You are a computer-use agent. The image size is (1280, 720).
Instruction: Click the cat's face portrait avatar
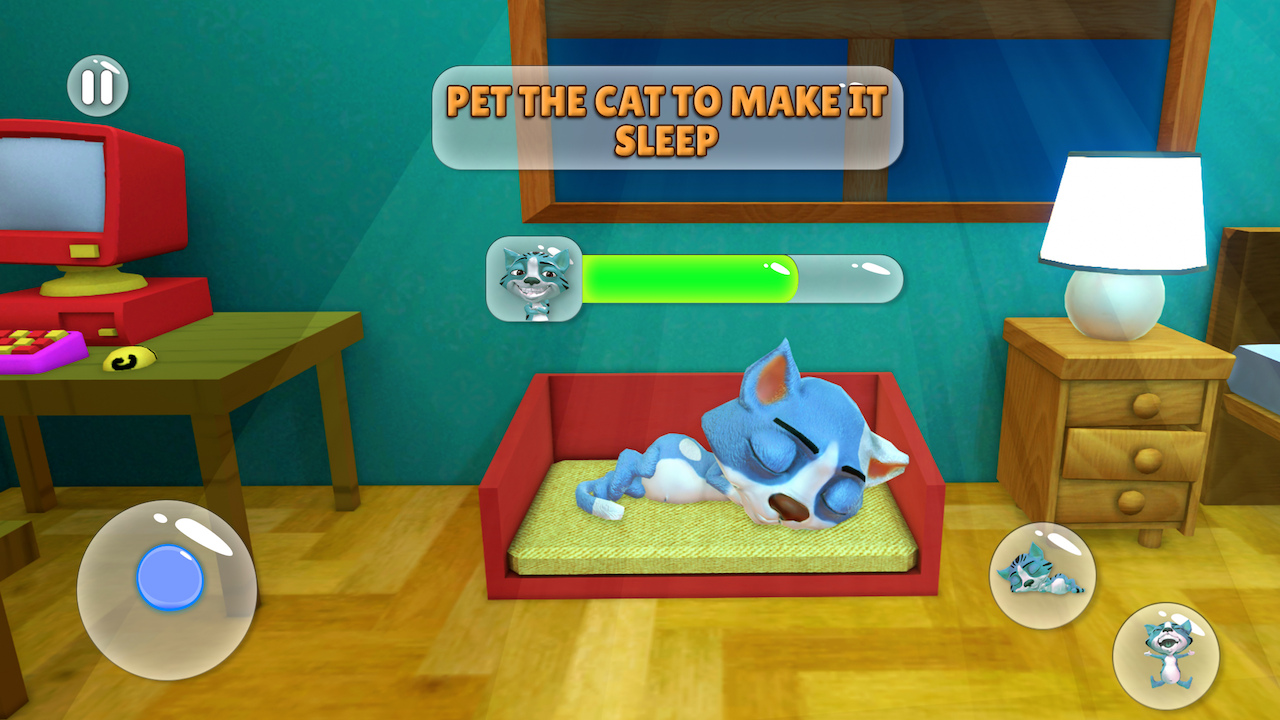(x=532, y=280)
